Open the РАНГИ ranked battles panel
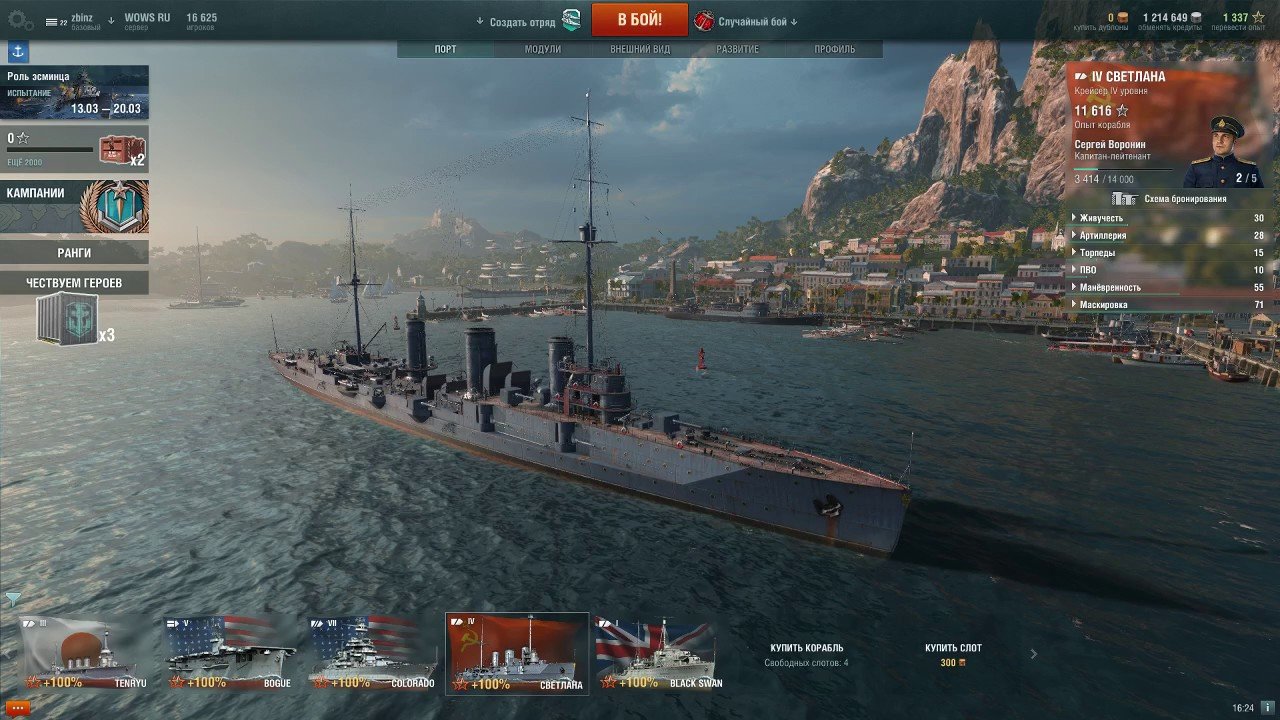The height and width of the screenshot is (720, 1280). point(74,253)
